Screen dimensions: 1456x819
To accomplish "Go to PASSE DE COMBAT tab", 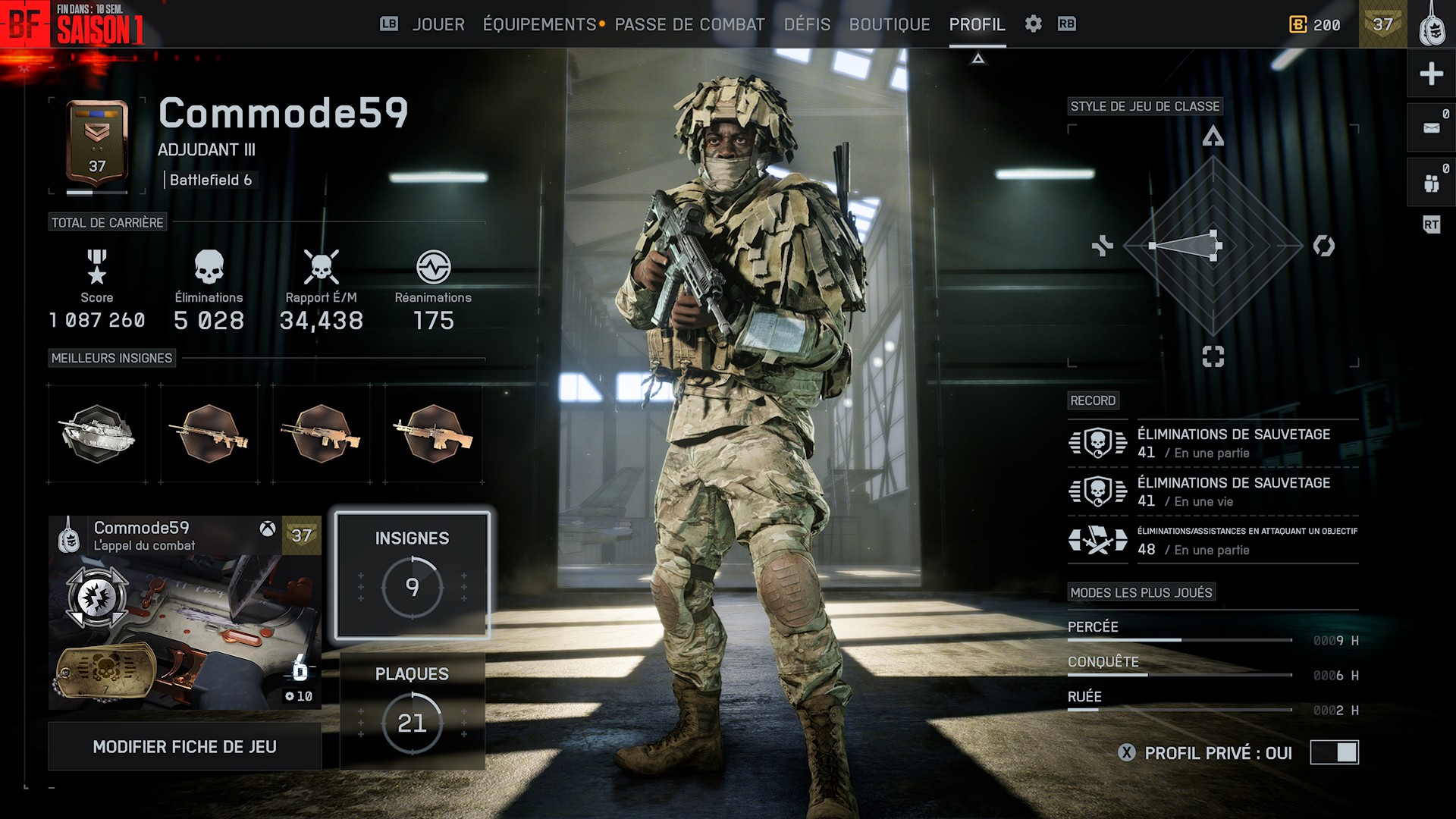I will pyautogui.click(x=689, y=24).
